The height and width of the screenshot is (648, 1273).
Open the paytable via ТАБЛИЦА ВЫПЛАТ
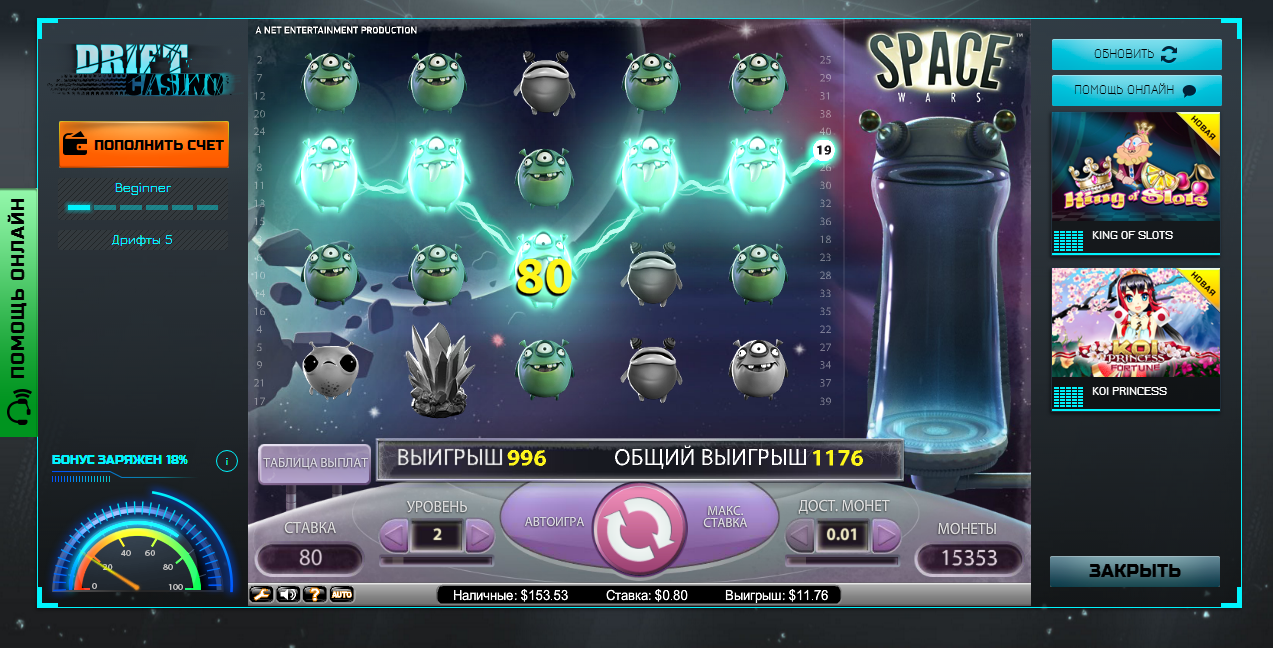pyautogui.click(x=315, y=463)
